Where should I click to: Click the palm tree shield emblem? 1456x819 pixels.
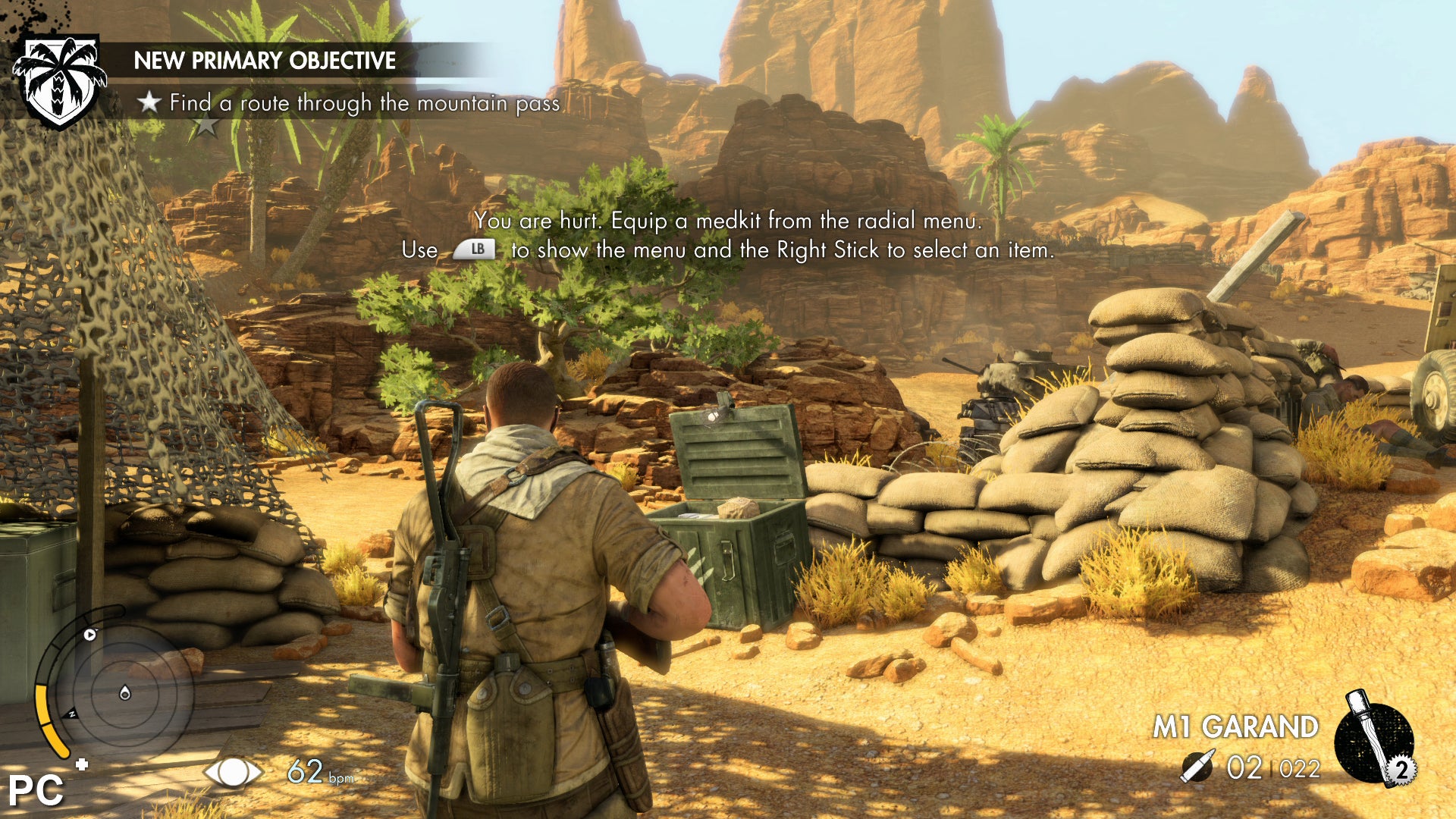coord(60,80)
